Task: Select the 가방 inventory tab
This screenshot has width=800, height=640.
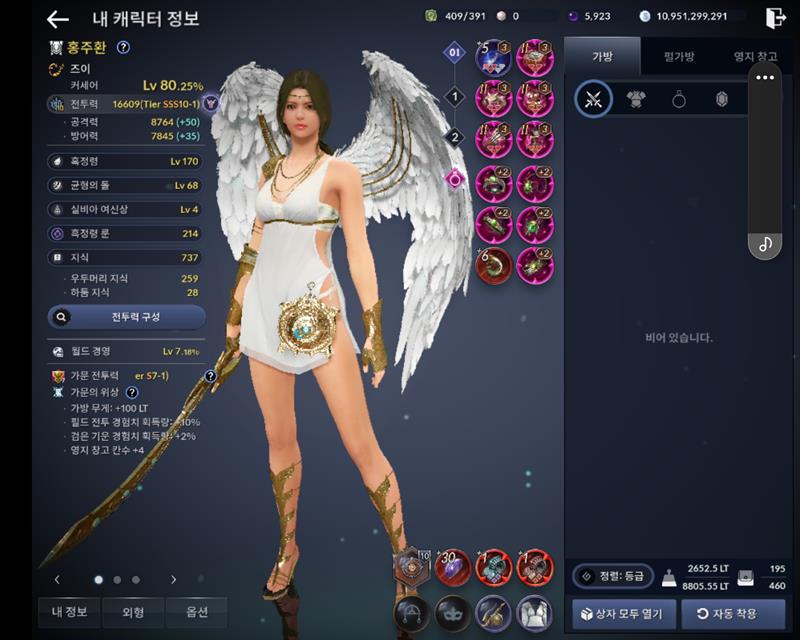Action: coord(602,57)
